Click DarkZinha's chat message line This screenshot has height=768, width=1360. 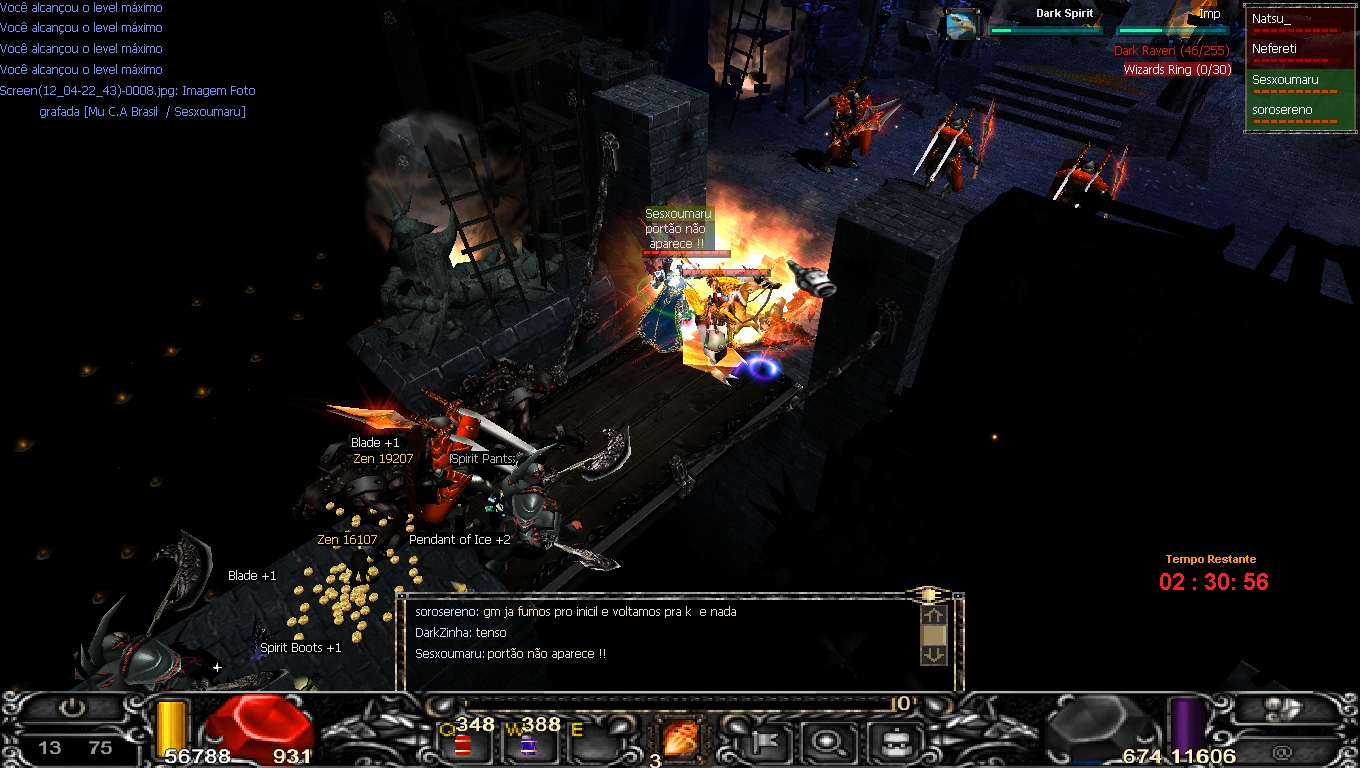461,633
